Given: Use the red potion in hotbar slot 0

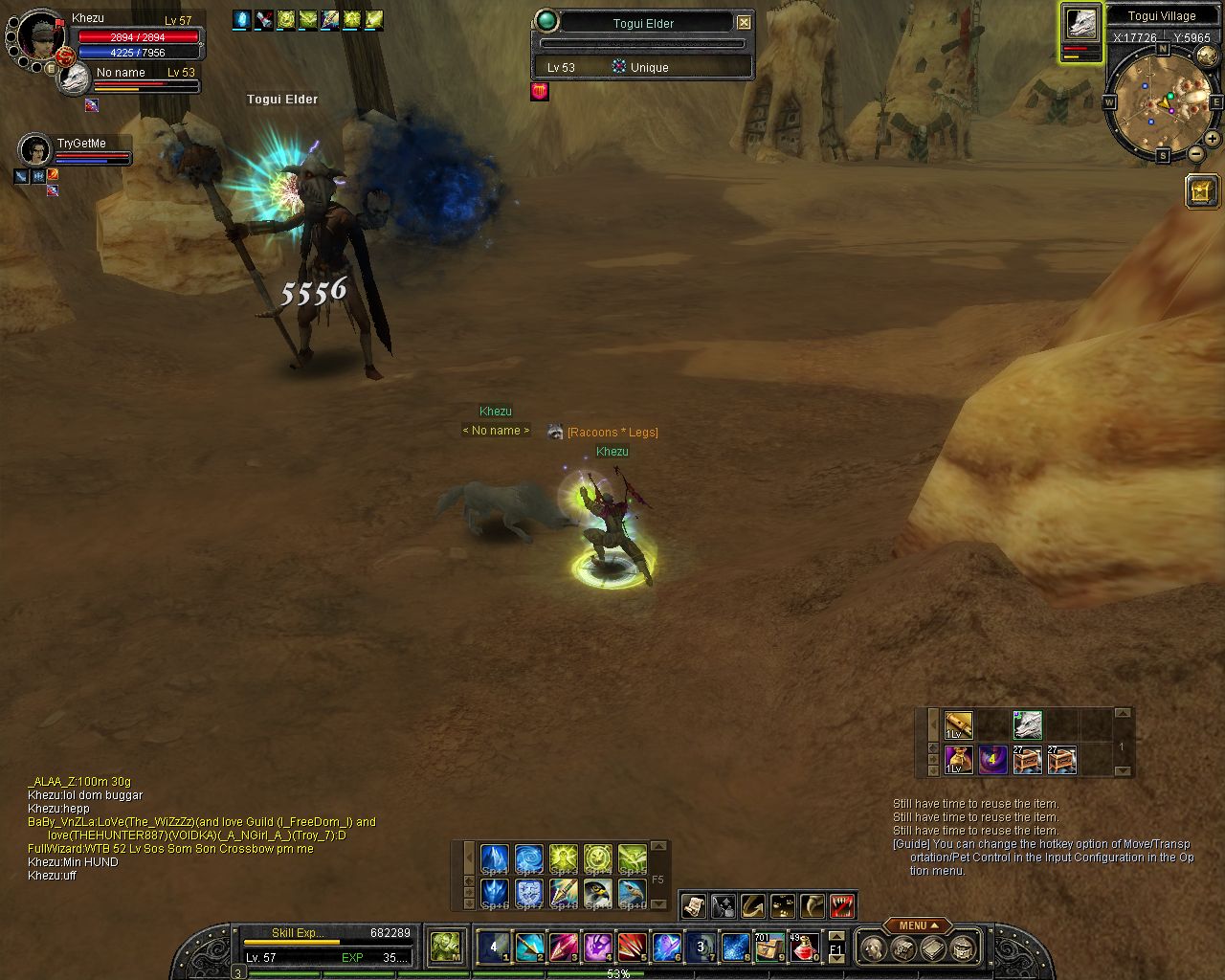Looking at the screenshot, I should 804,947.
